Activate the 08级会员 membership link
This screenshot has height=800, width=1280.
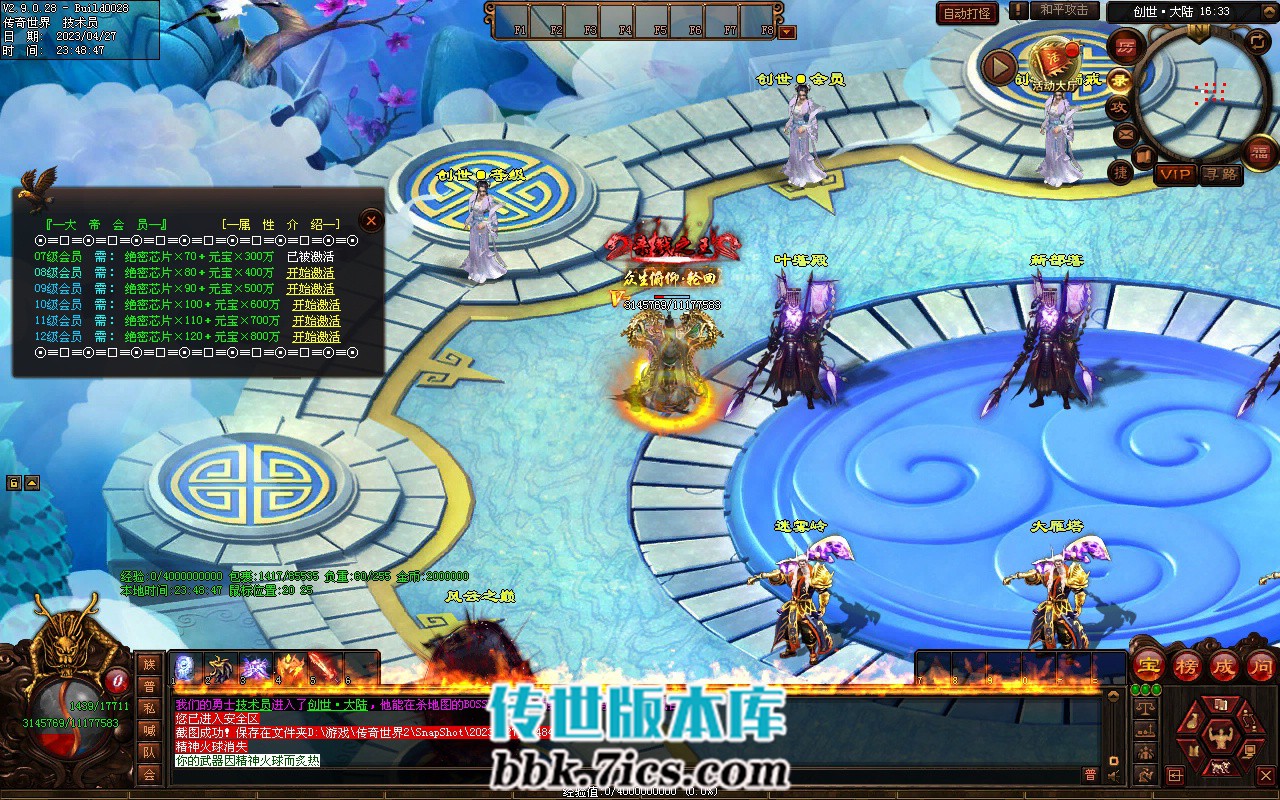(x=310, y=273)
